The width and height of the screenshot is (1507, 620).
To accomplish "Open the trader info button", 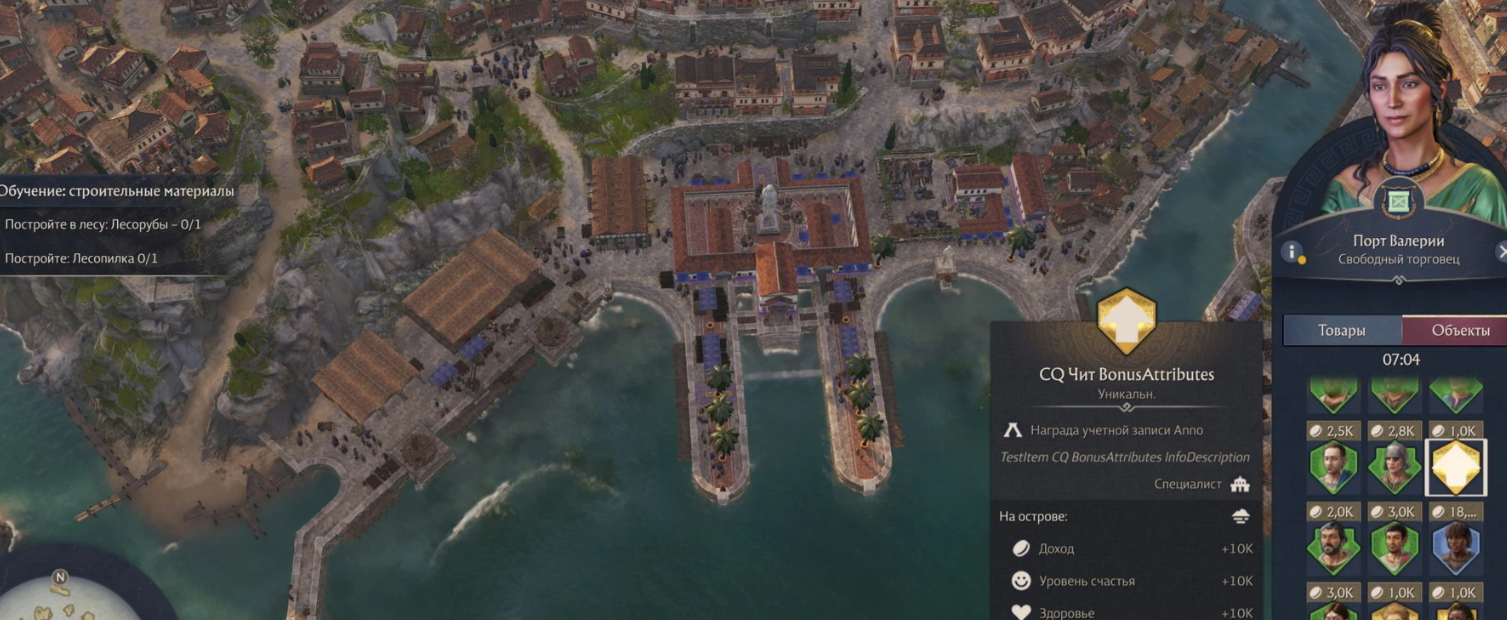I will click(1291, 251).
